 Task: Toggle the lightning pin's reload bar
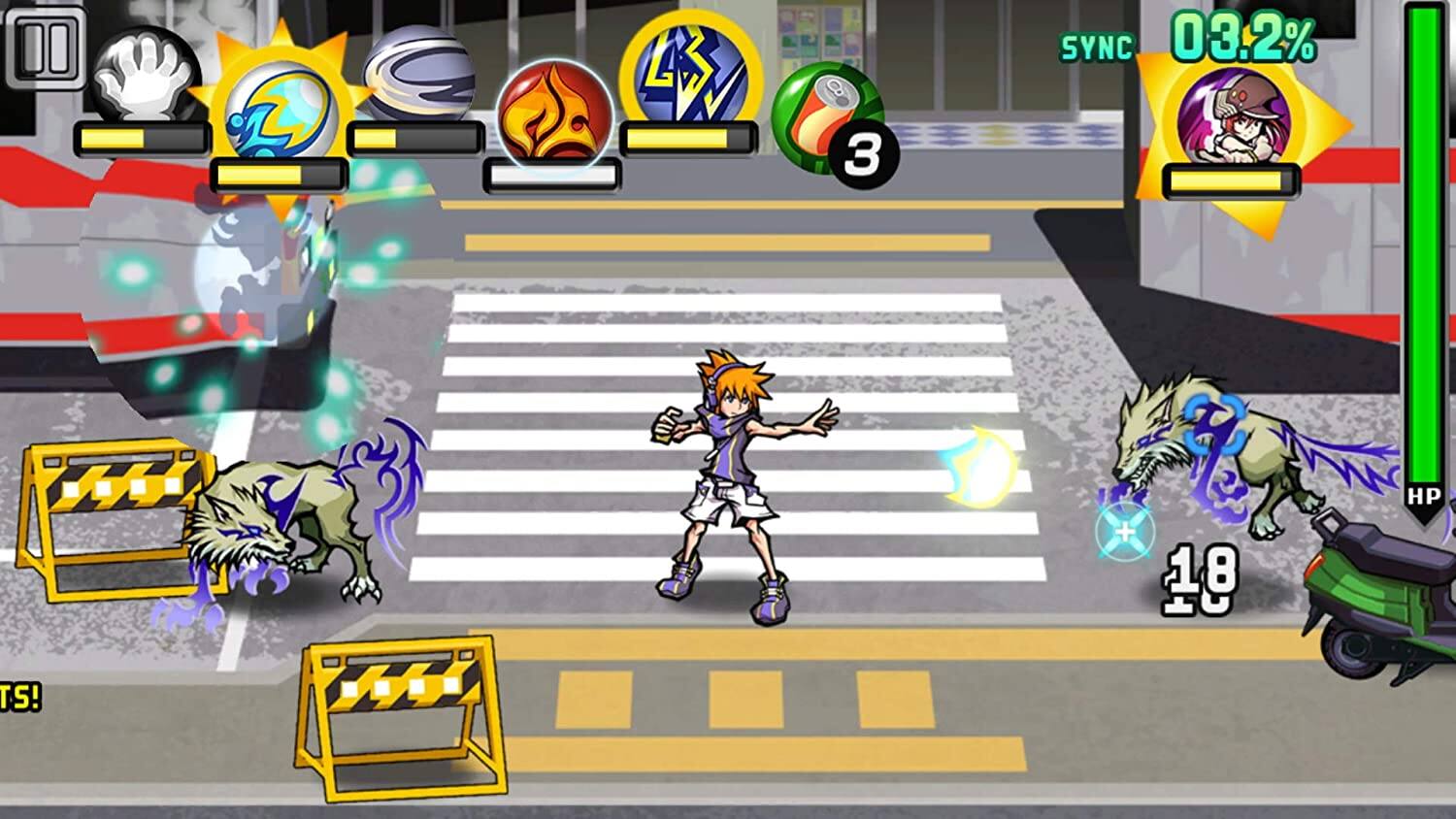pos(689,140)
